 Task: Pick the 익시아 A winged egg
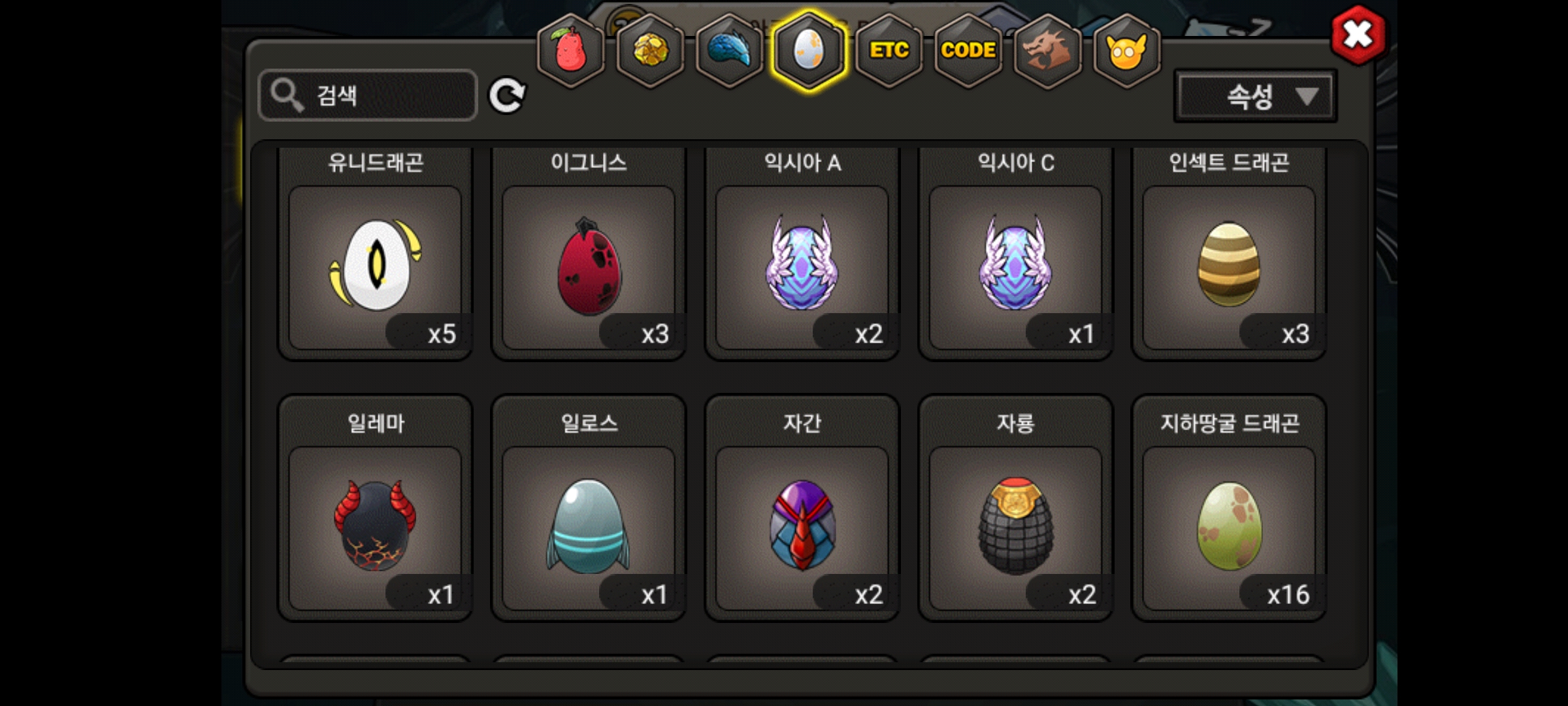click(x=802, y=267)
